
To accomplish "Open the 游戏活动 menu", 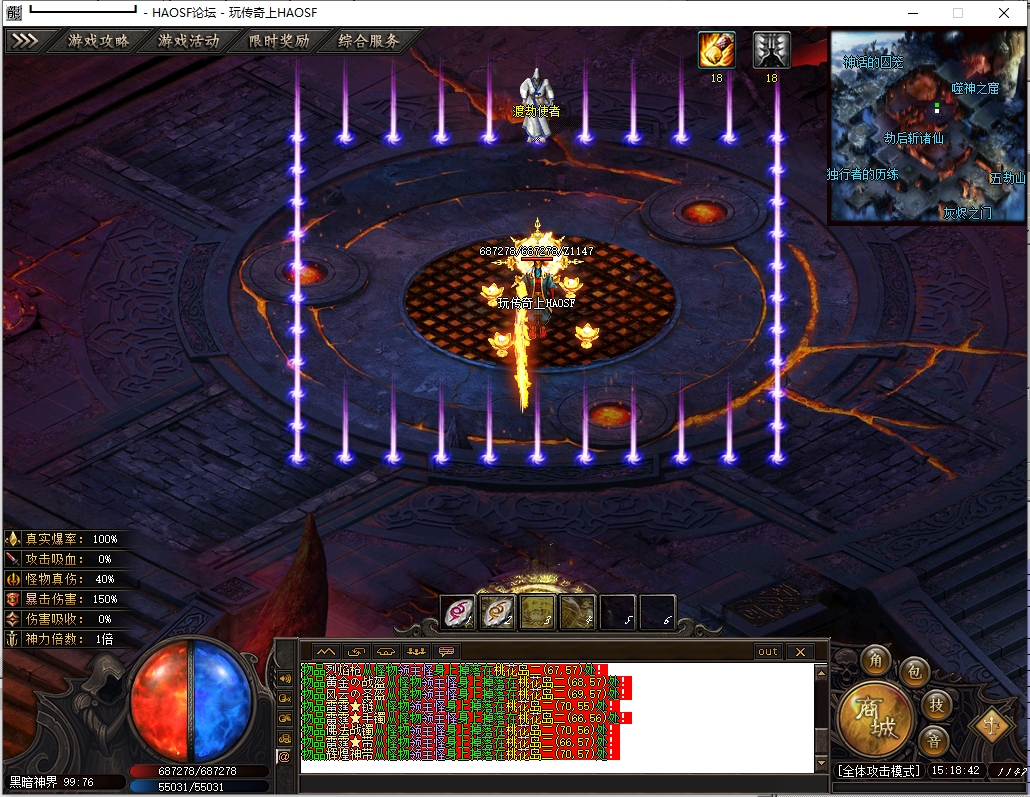I will click(188, 41).
